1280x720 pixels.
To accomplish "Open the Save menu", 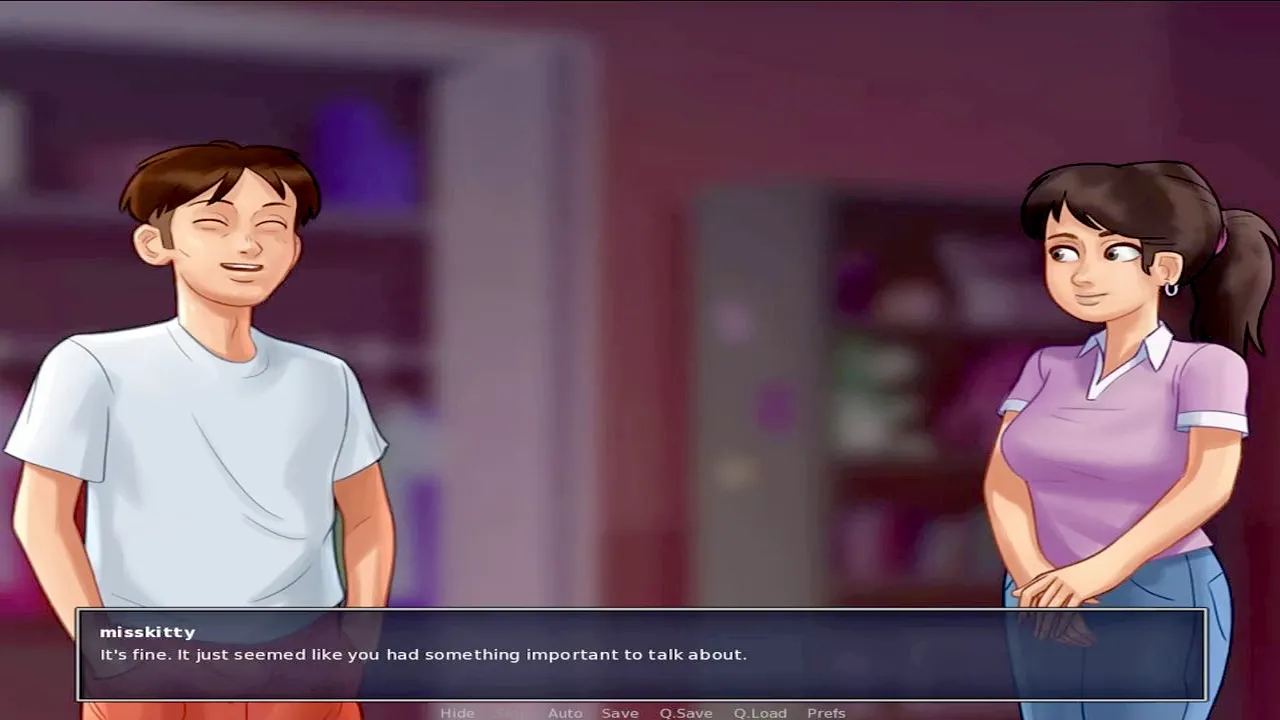I will tap(620, 713).
